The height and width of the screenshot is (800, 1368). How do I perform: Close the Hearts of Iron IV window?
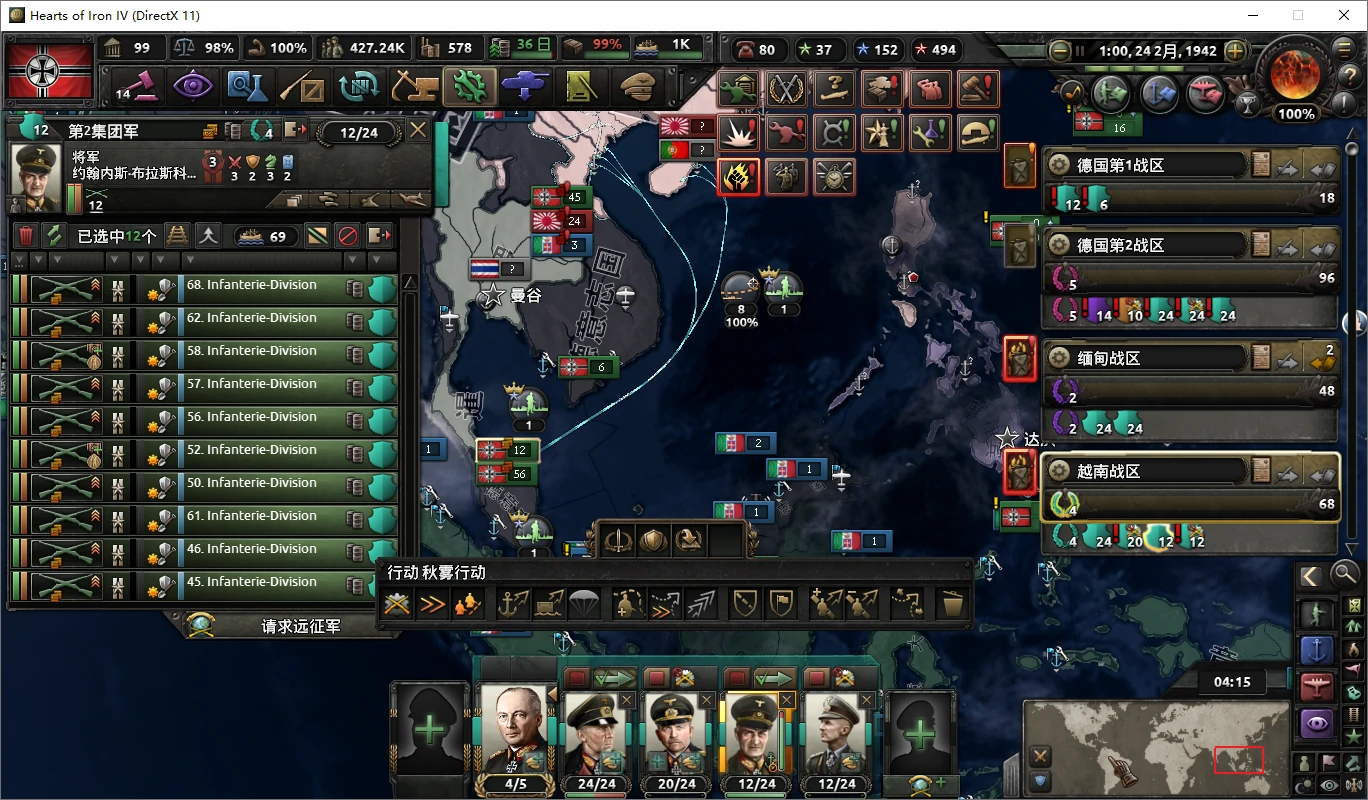pos(1344,15)
